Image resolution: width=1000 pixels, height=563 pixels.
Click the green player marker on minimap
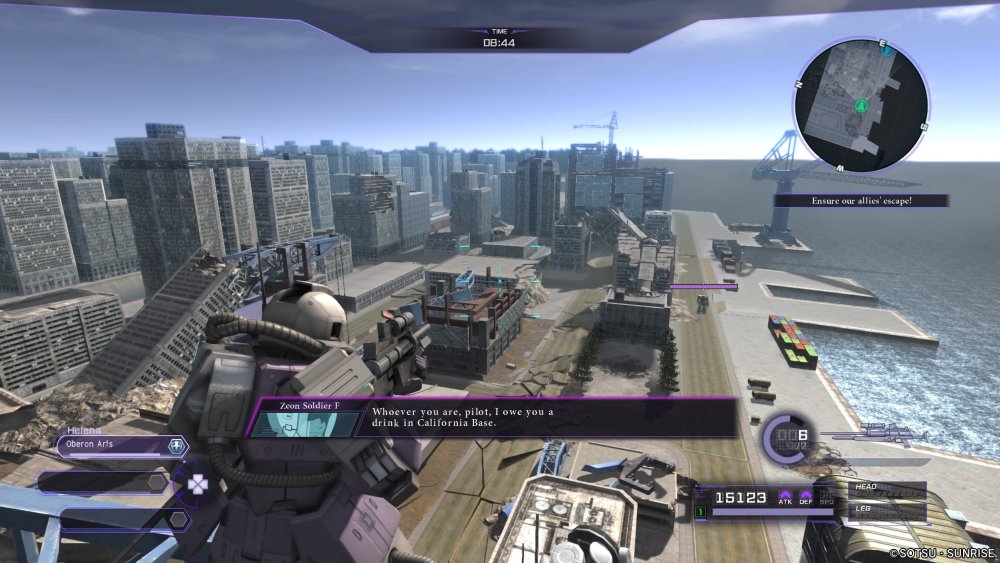[860, 104]
